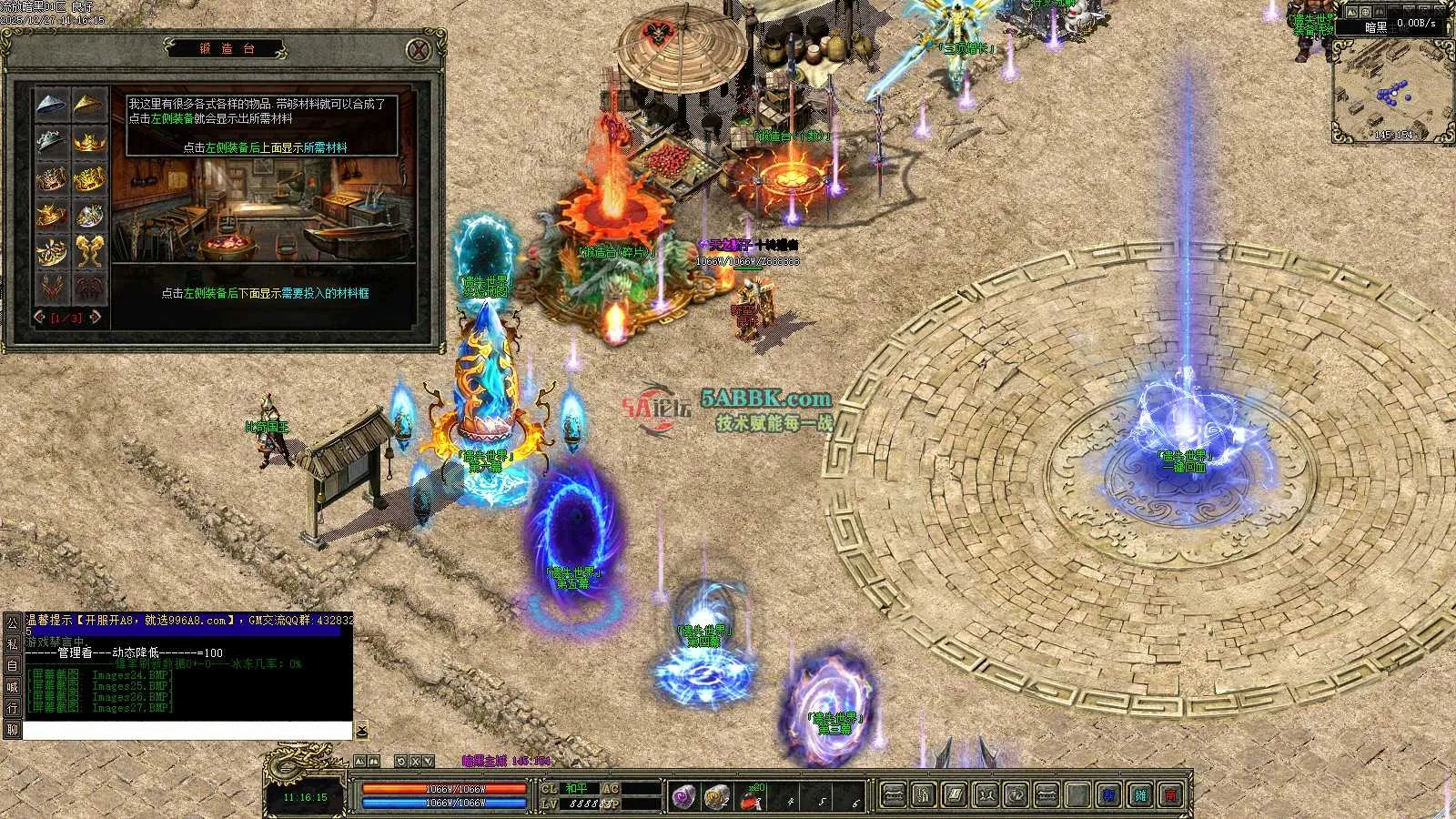The image size is (1456, 819).
Task: Open the 帮 guild button
Action: [1108, 795]
